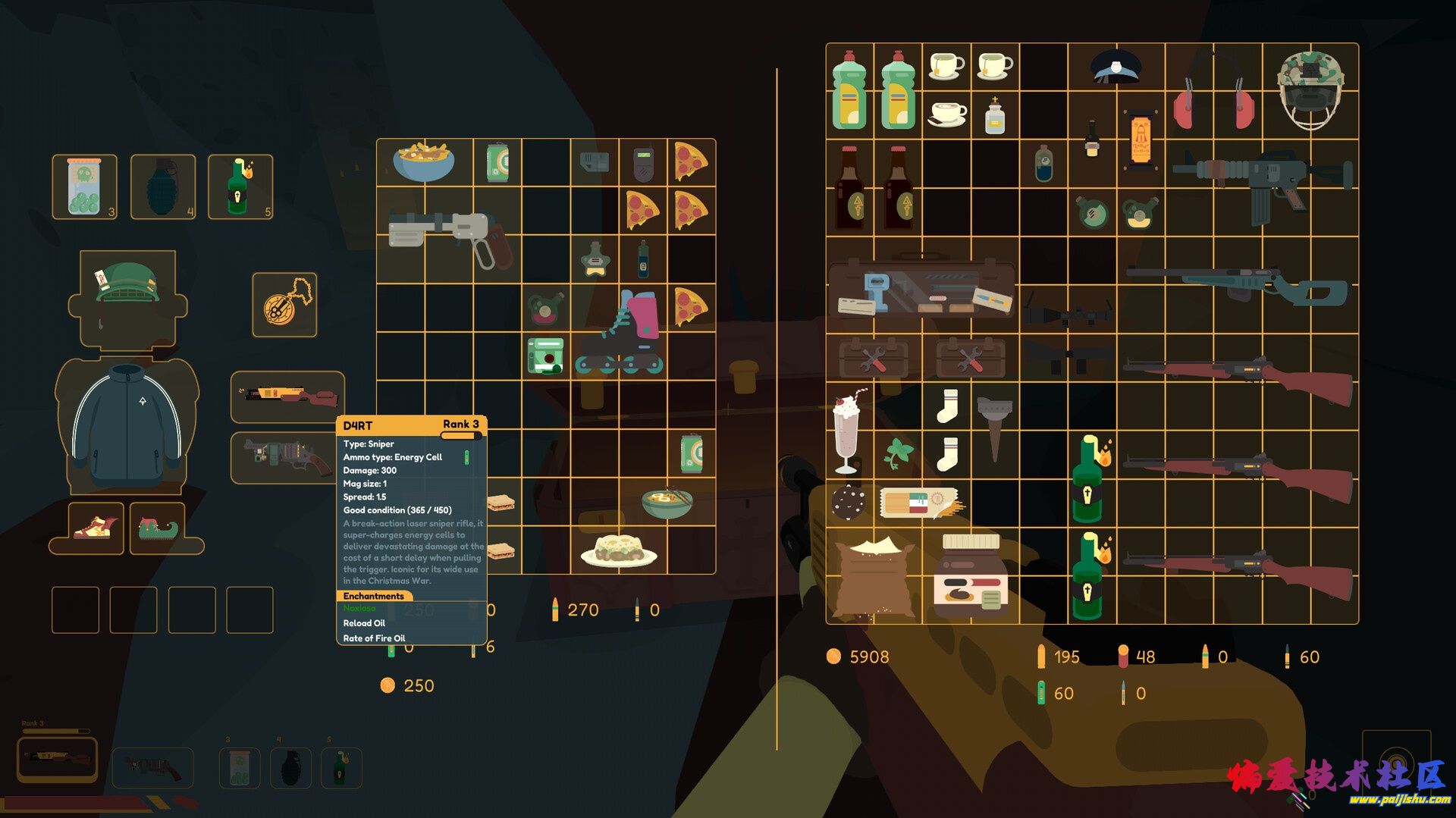This screenshot has width=1456, height=818.
Task: Select the camo combat helmet in stash
Action: click(x=1310, y=89)
